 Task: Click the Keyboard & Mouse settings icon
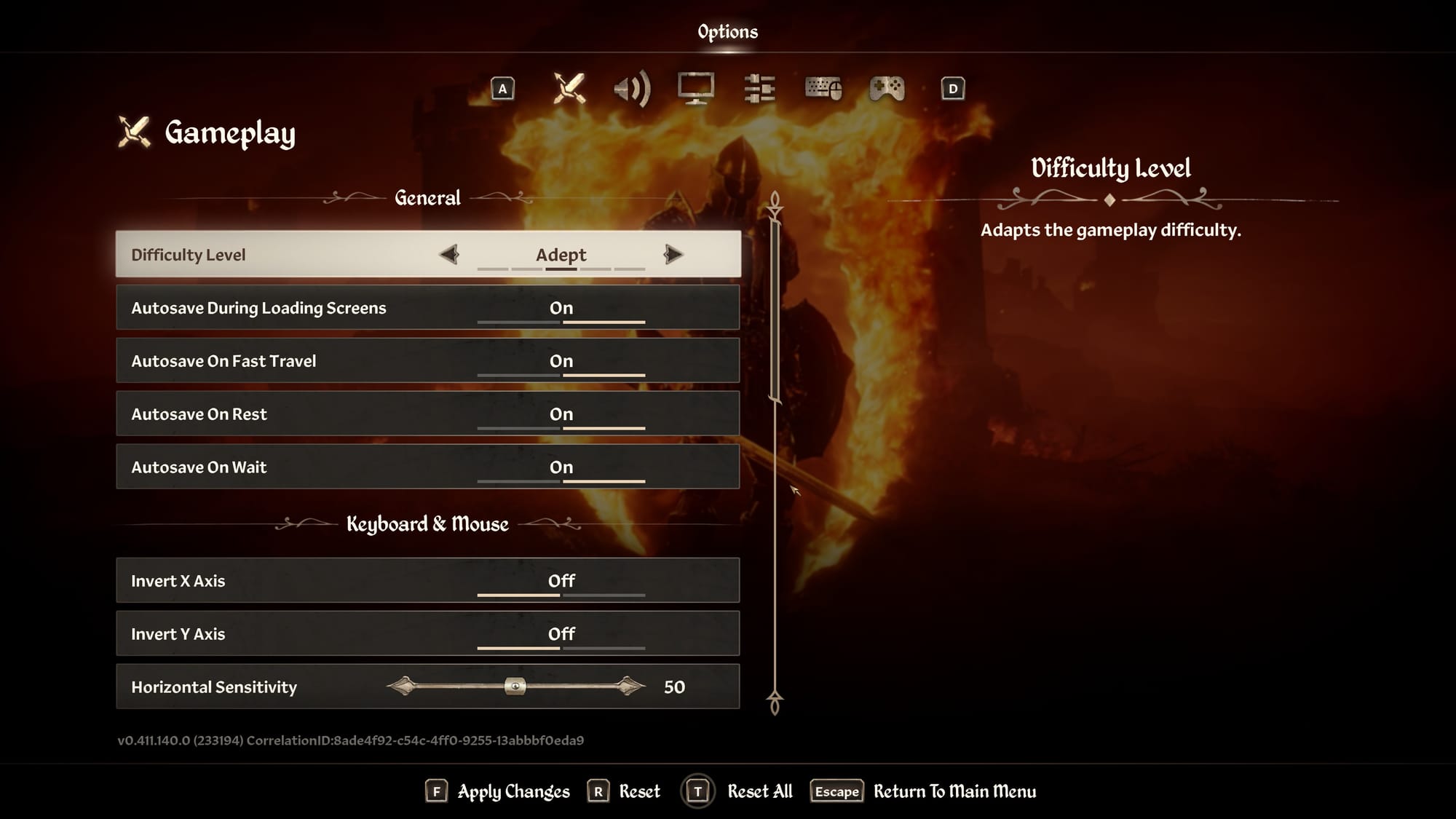coord(823,89)
